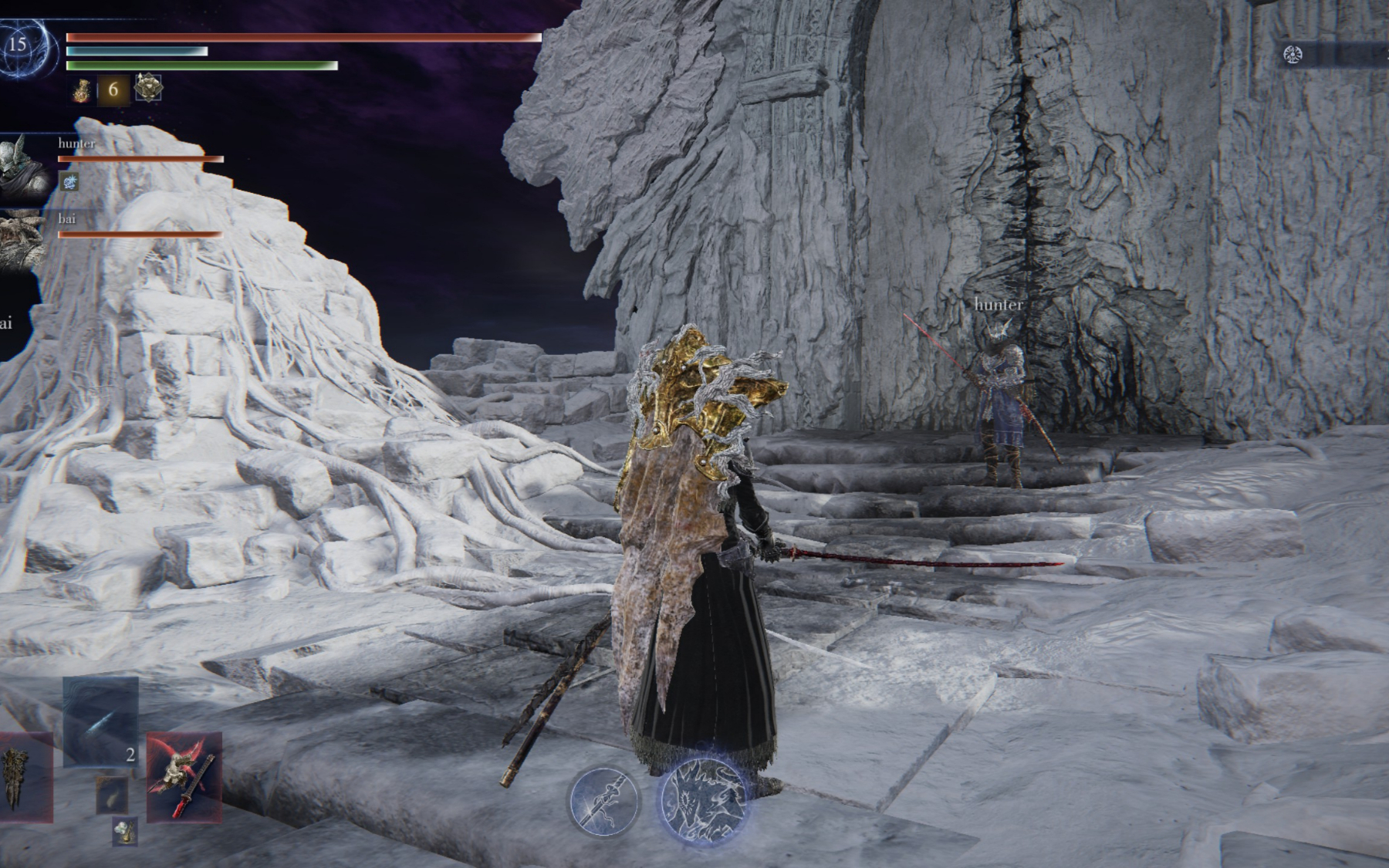Use the pouch item with white flower

124,832
